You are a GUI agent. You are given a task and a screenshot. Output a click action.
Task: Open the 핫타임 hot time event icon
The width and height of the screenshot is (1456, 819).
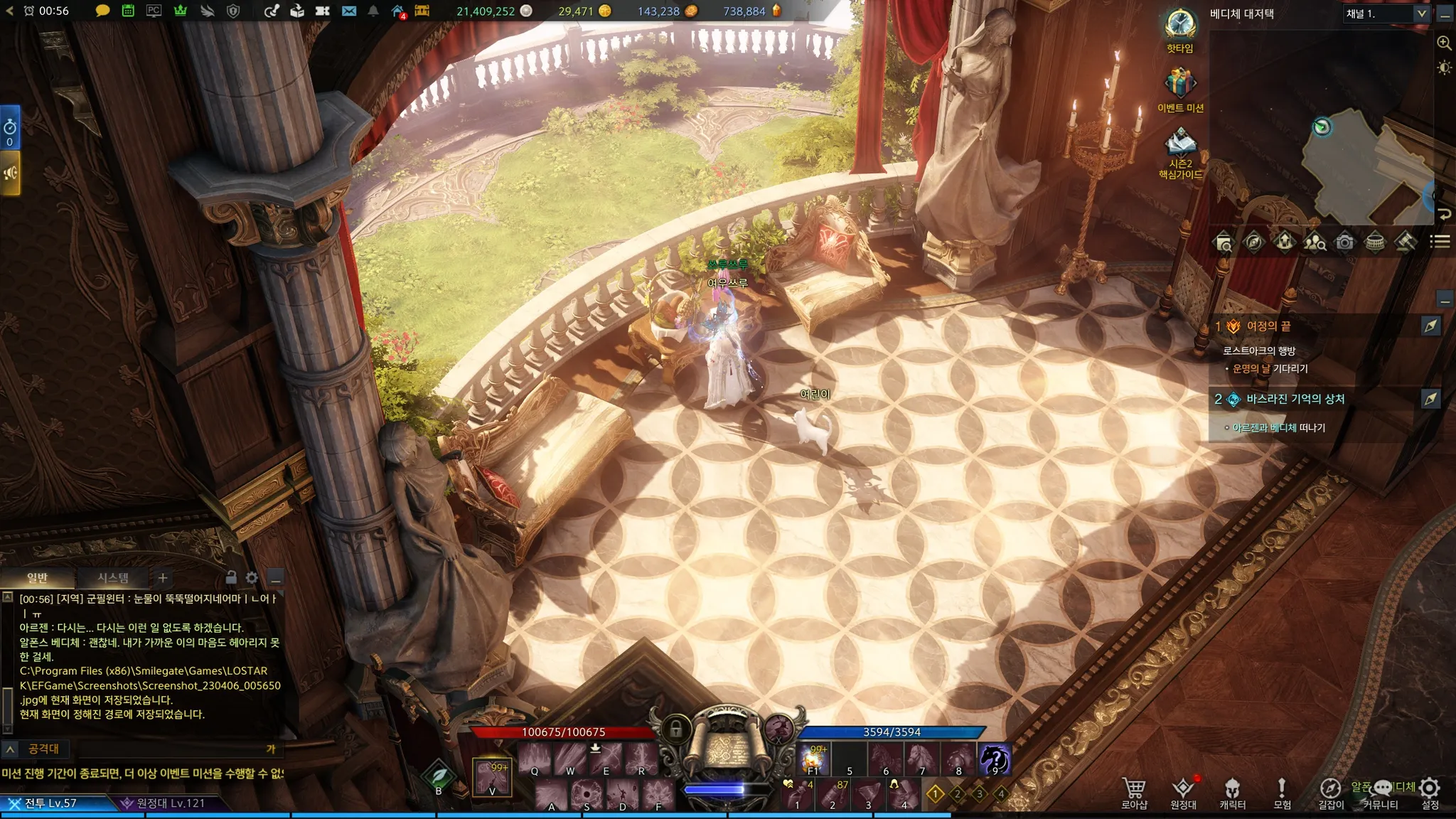1179,26
